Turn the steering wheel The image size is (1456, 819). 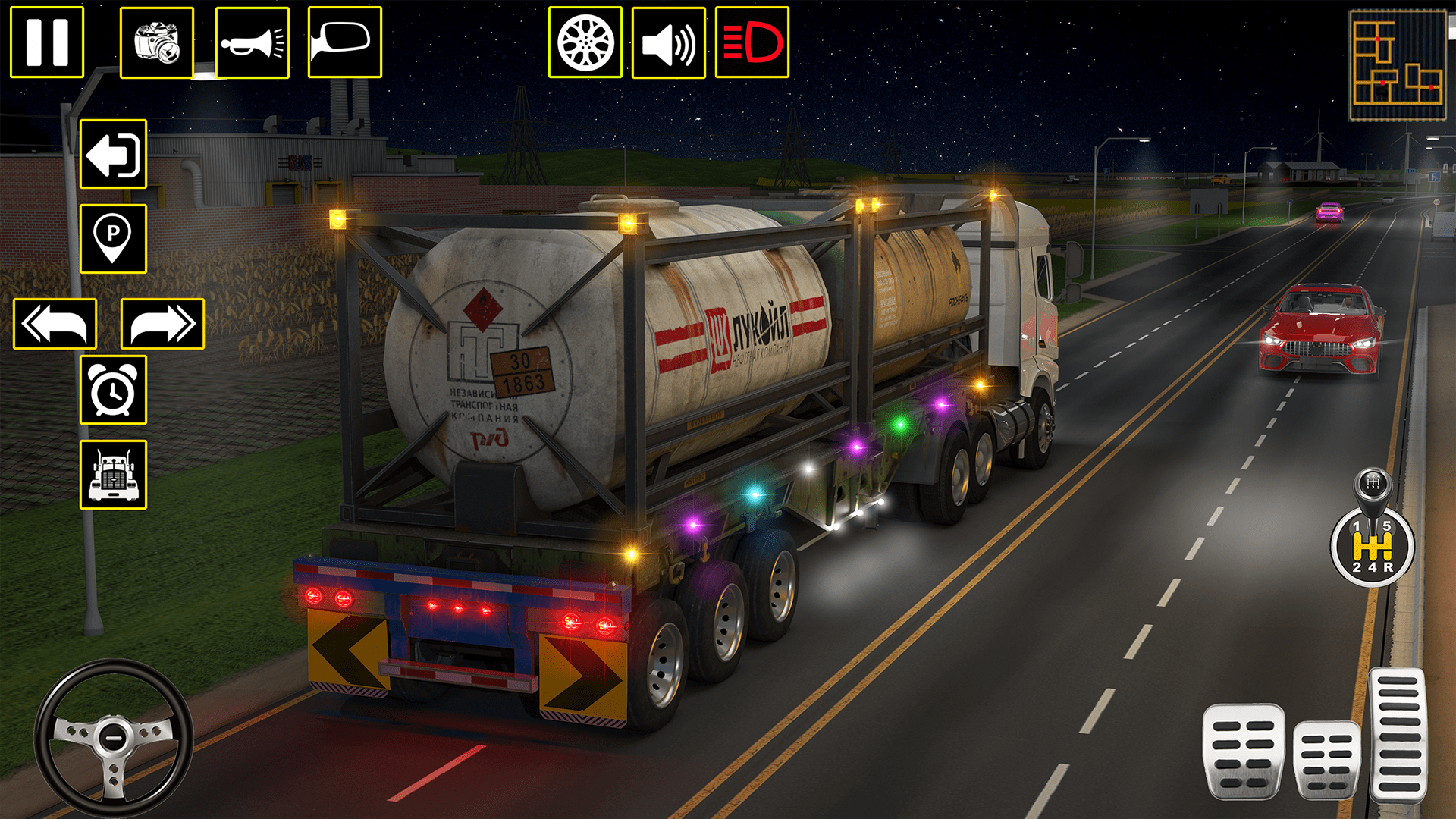click(112, 737)
